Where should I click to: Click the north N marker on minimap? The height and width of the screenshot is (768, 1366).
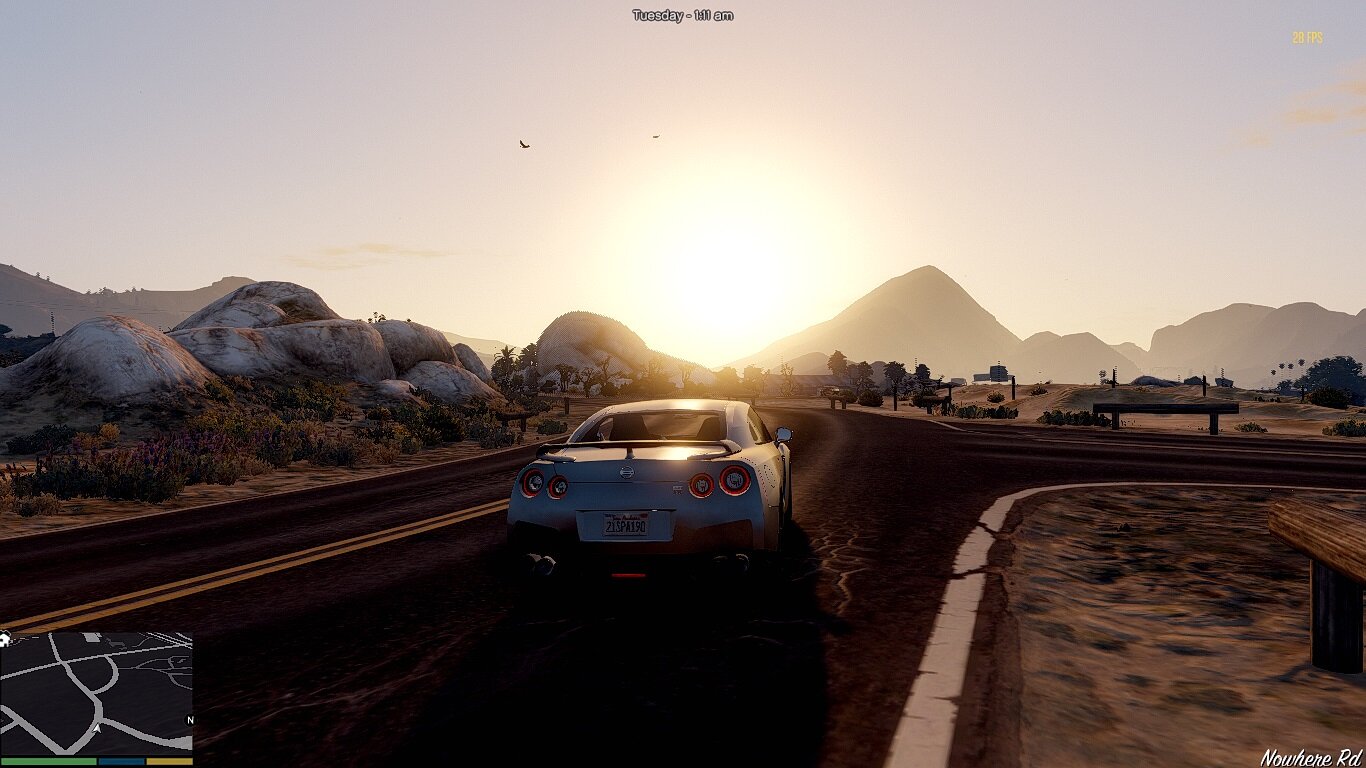[x=189, y=720]
